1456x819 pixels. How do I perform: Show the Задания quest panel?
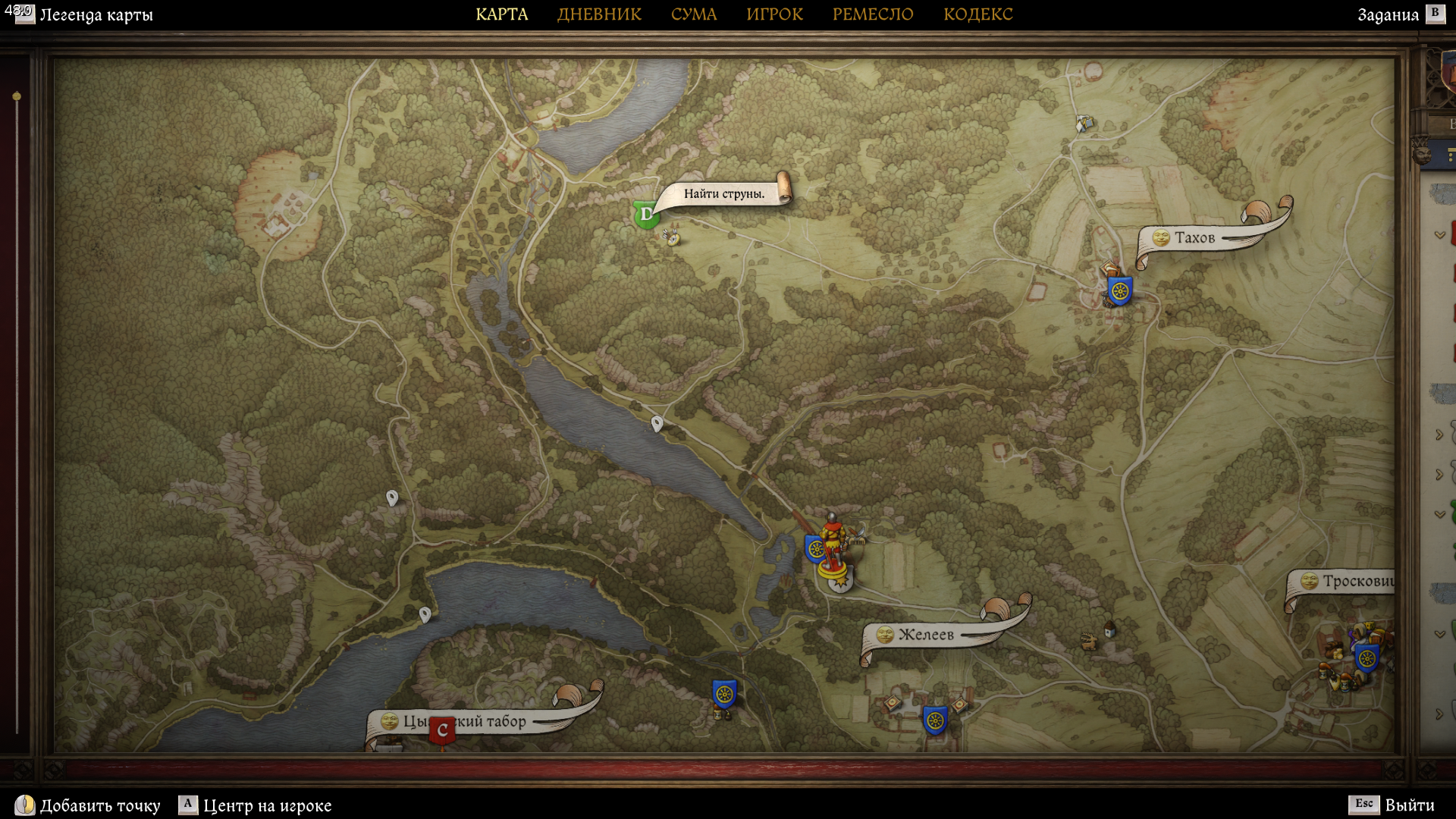click(x=1388, y=15)
